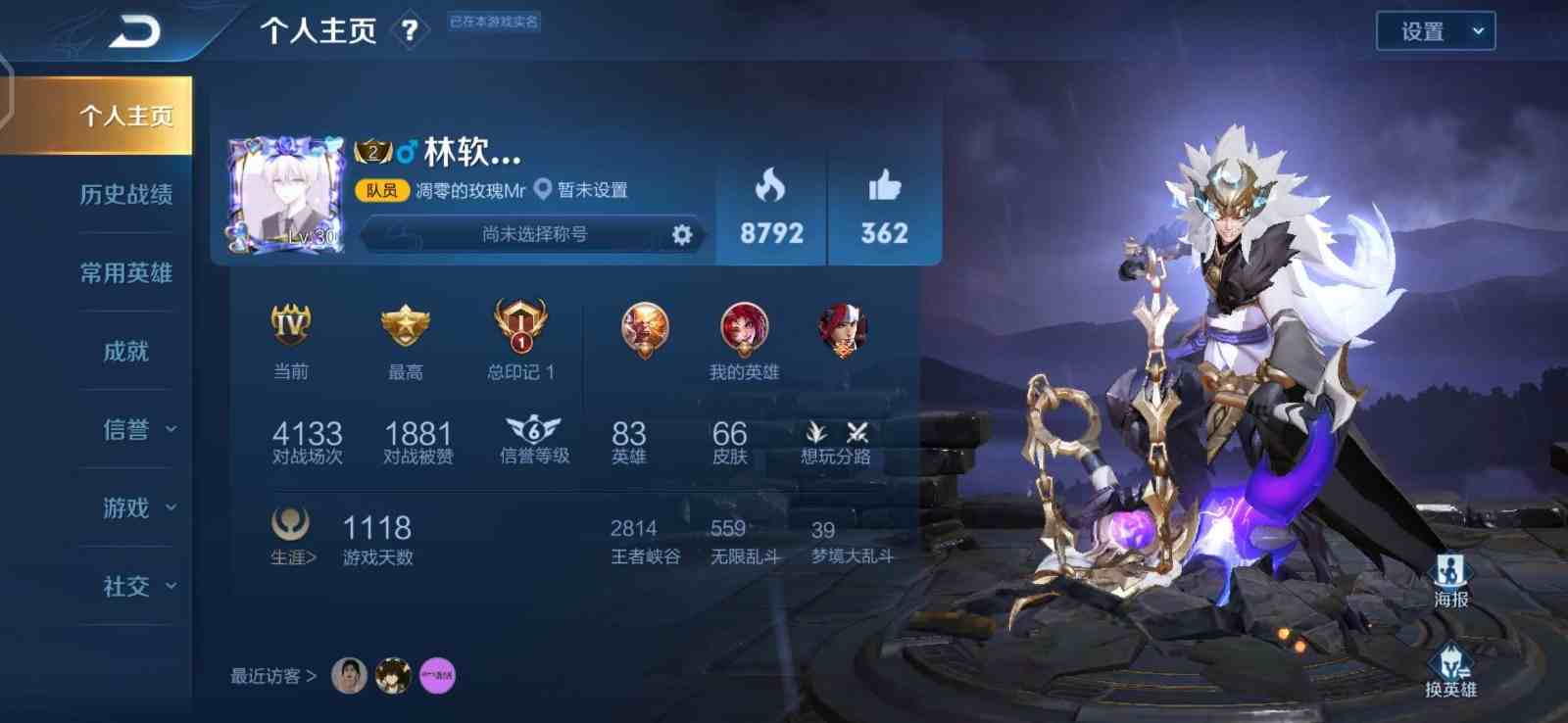
Task: Click the location pin beside 暂未设置
Action: pyautogui.click(x=540, y=188)
